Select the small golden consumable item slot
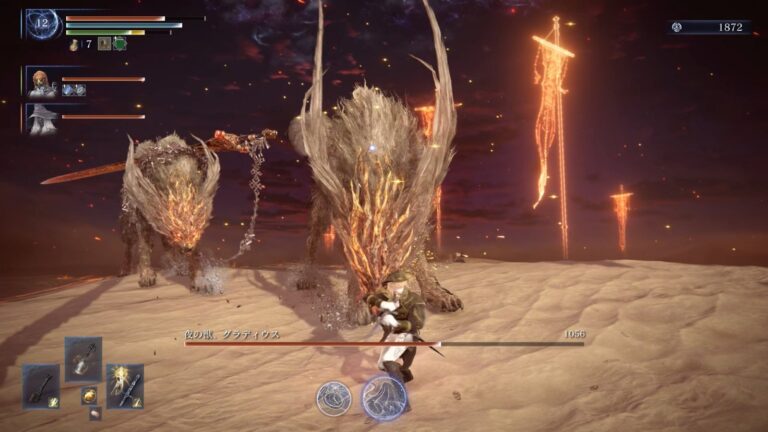This screenshot has height=432, width=768. 88,395
